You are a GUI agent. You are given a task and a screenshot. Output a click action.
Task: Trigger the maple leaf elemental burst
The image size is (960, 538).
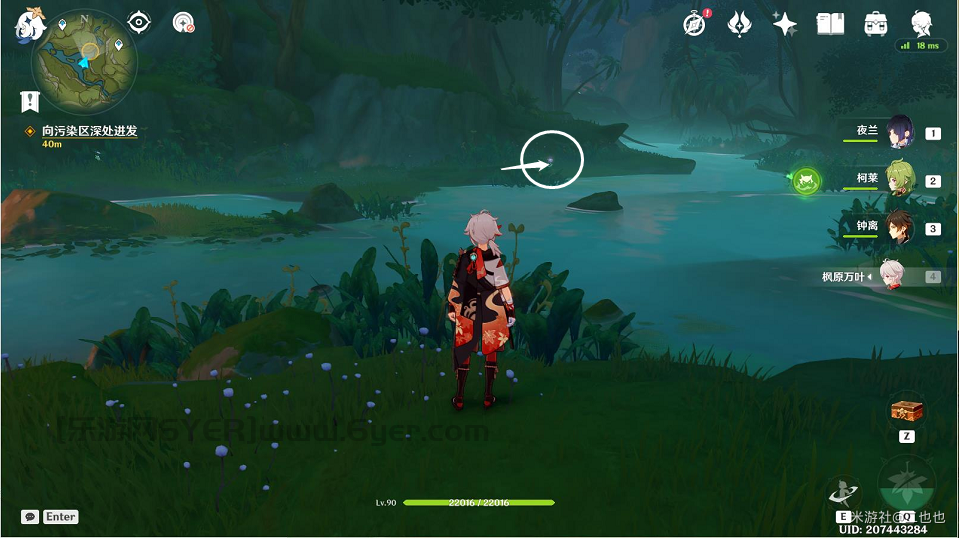point(906,484)
